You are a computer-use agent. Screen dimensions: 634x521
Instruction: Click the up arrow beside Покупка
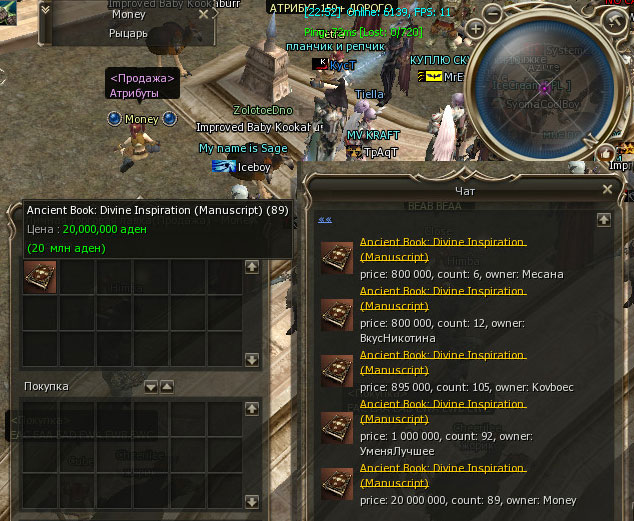pyautogui.click(x=167, y=386)
